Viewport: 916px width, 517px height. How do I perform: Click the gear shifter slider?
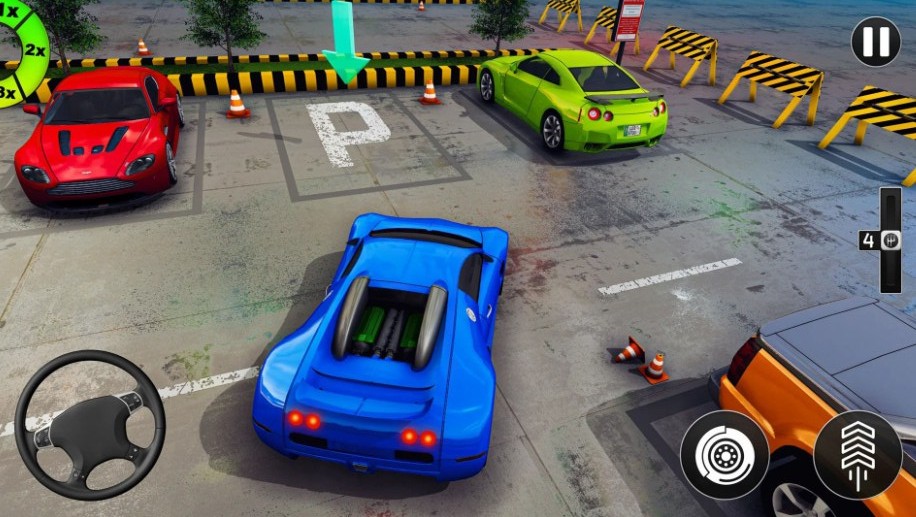890,240
